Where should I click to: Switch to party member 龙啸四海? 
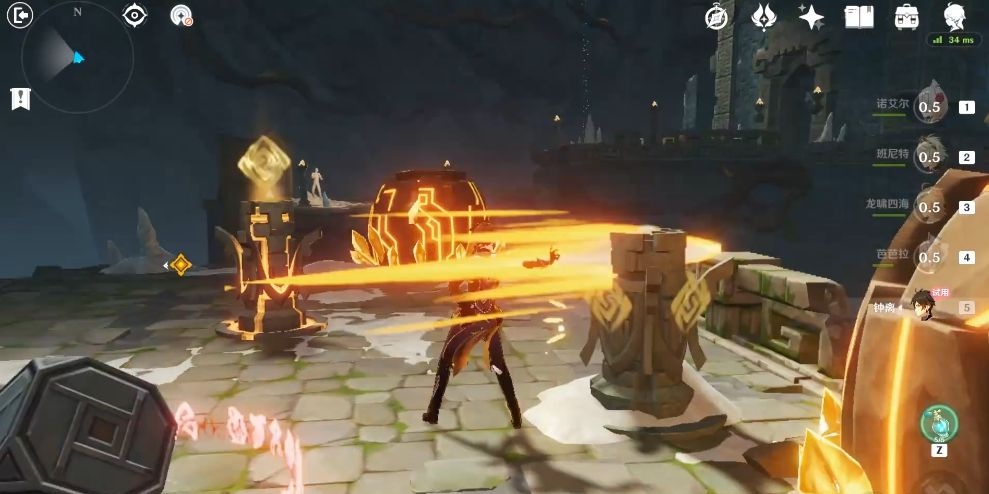pyautogui.click(x=929, y=206)
